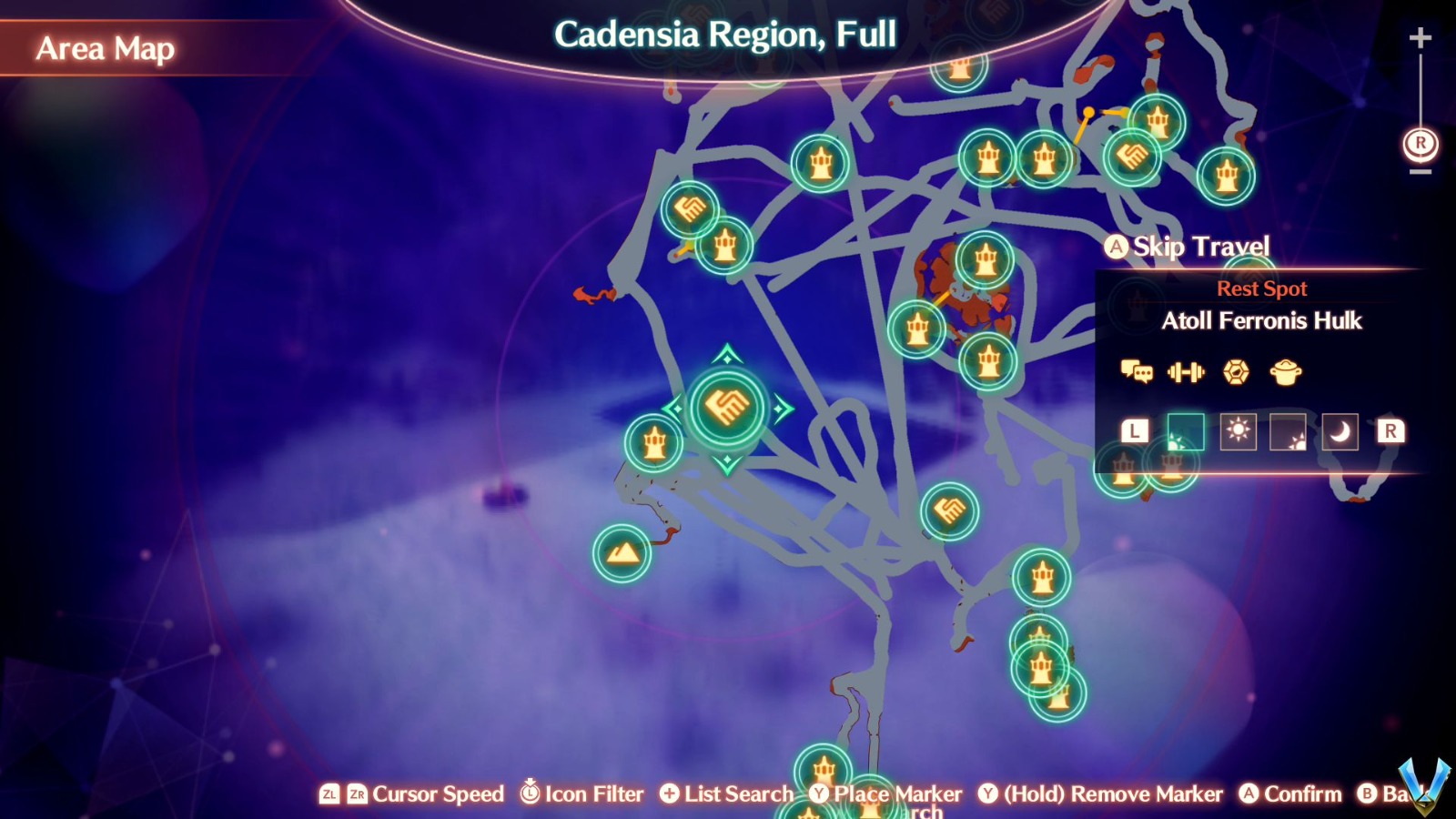Image resolution: width=1456 pixels, height=819 pixels.
Task: Click the L shoulder button prompt in the panel
Action: (1133, 431)
